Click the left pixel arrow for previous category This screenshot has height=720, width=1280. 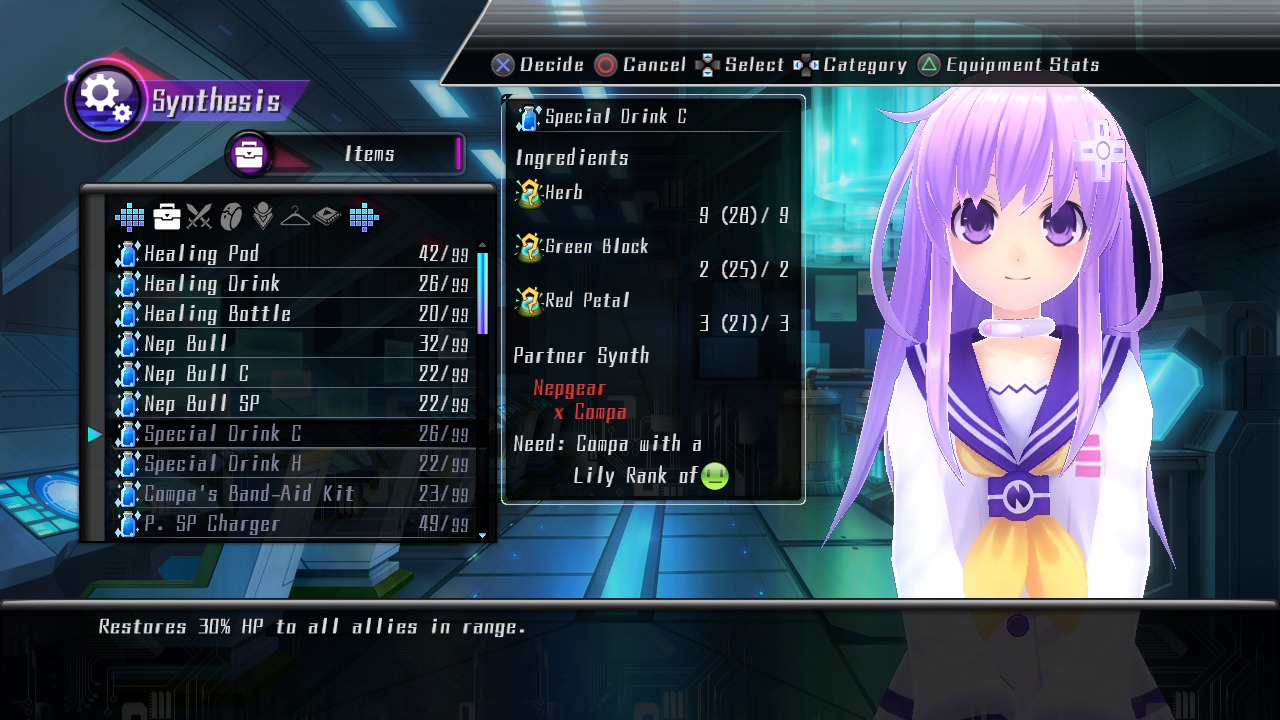(x=130, y=216)
